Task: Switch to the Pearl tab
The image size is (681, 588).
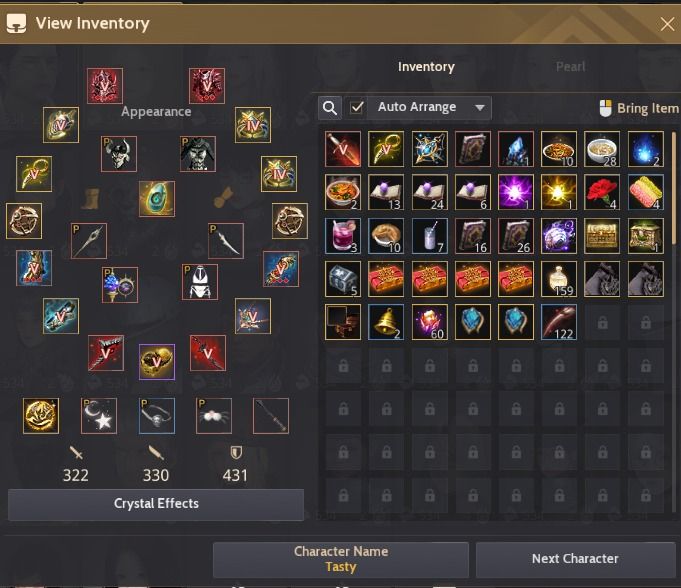Action: coord(570,67)
